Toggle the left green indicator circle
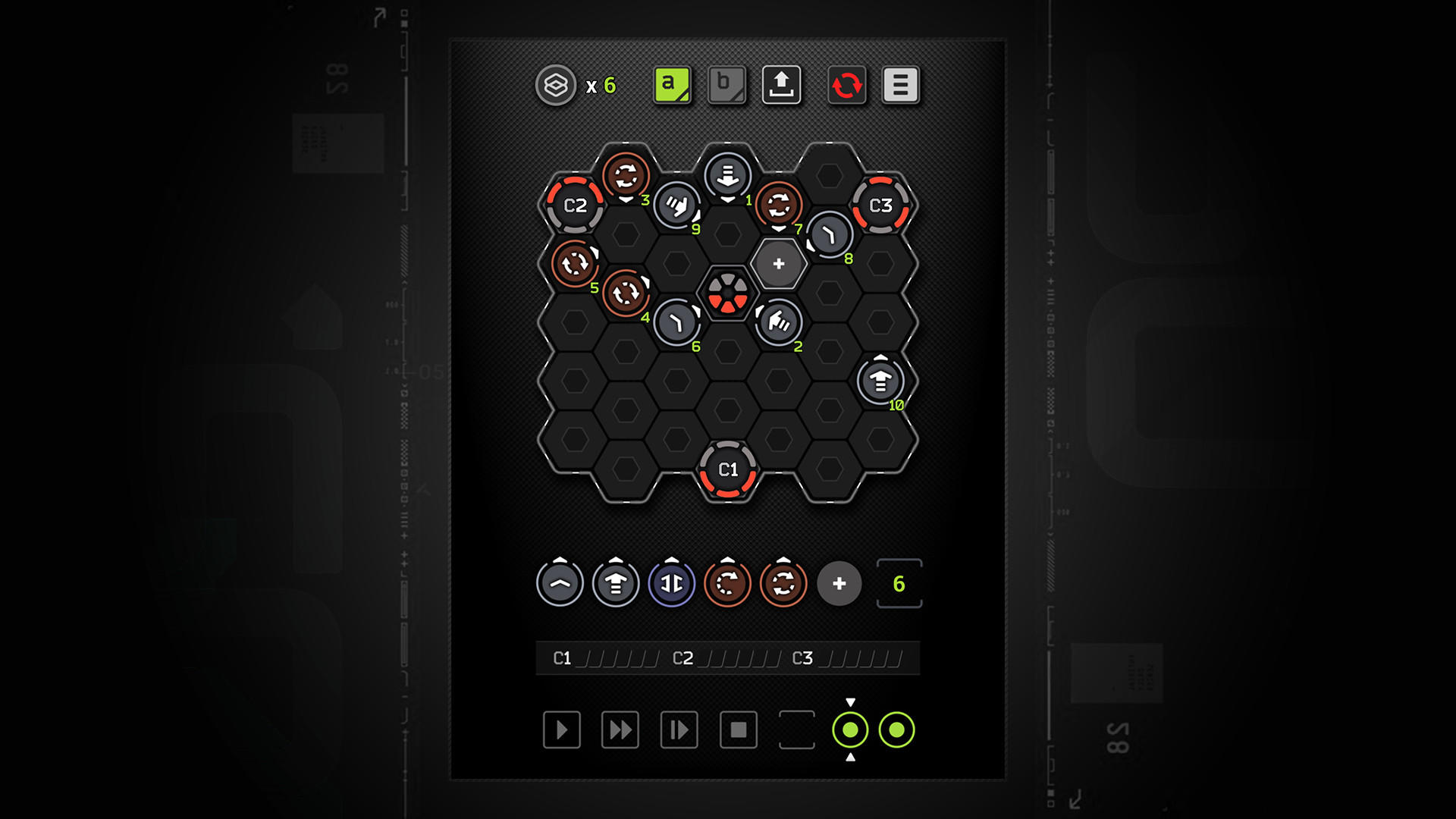This screenshot has width=1456, height=819. click(x=850, y=731)
